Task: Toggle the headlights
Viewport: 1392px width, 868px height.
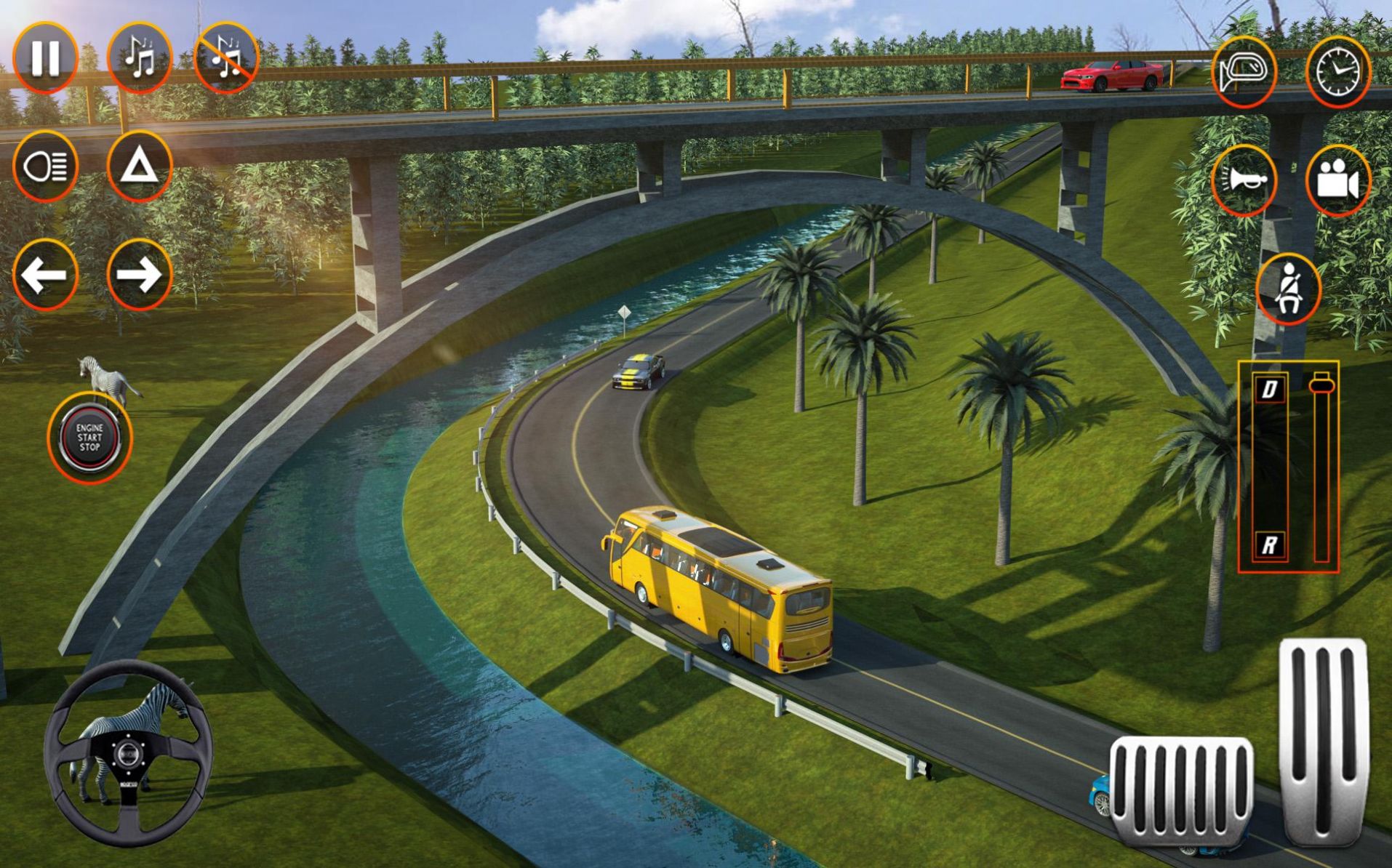Action: click(45, 166)
